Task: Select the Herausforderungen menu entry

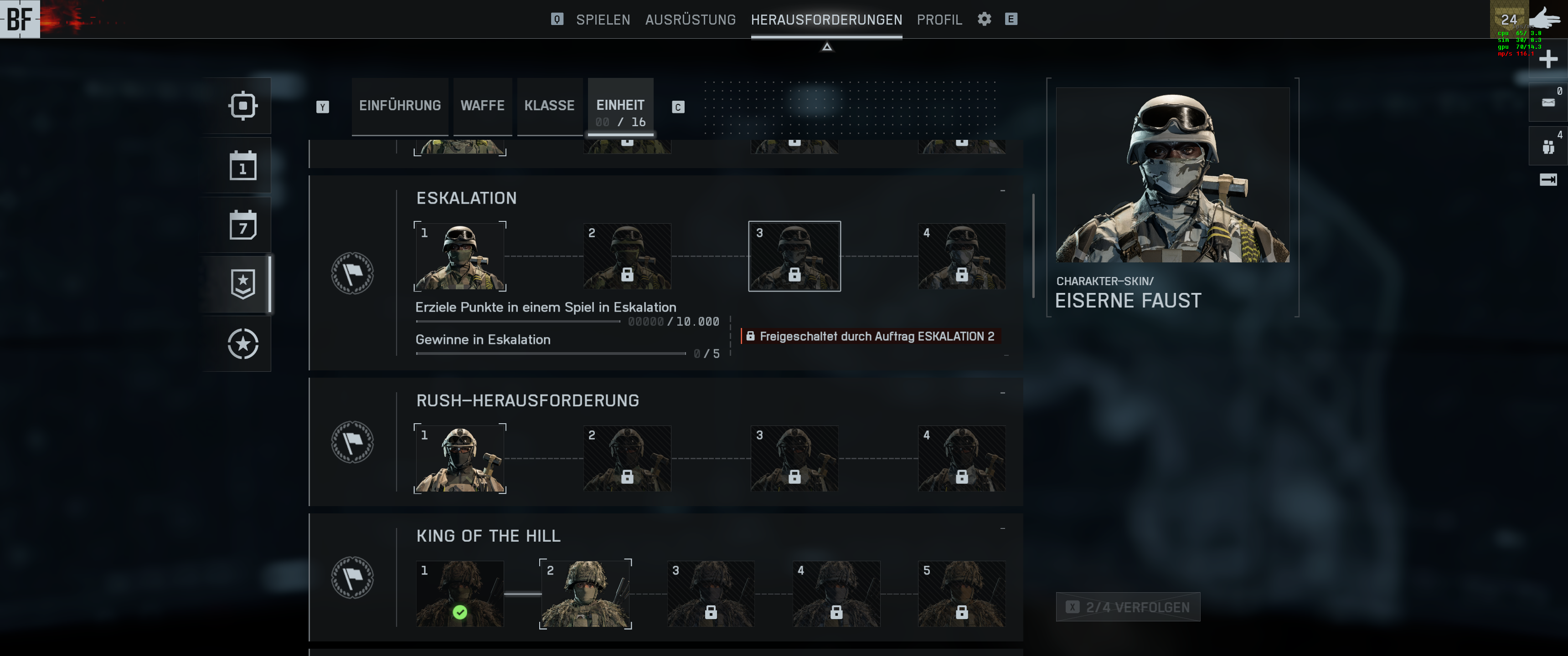Action: tap(826, 20)
